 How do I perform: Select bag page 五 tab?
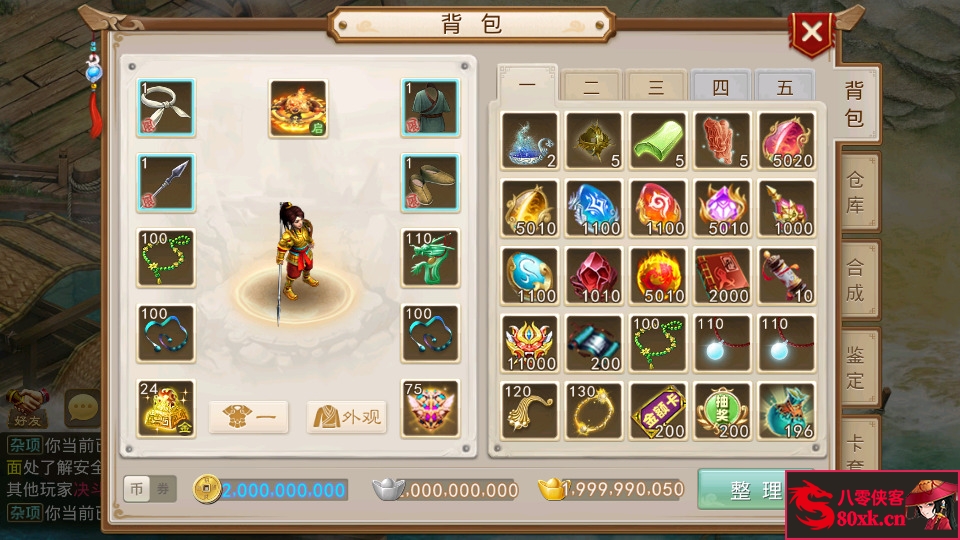point(784,88)
